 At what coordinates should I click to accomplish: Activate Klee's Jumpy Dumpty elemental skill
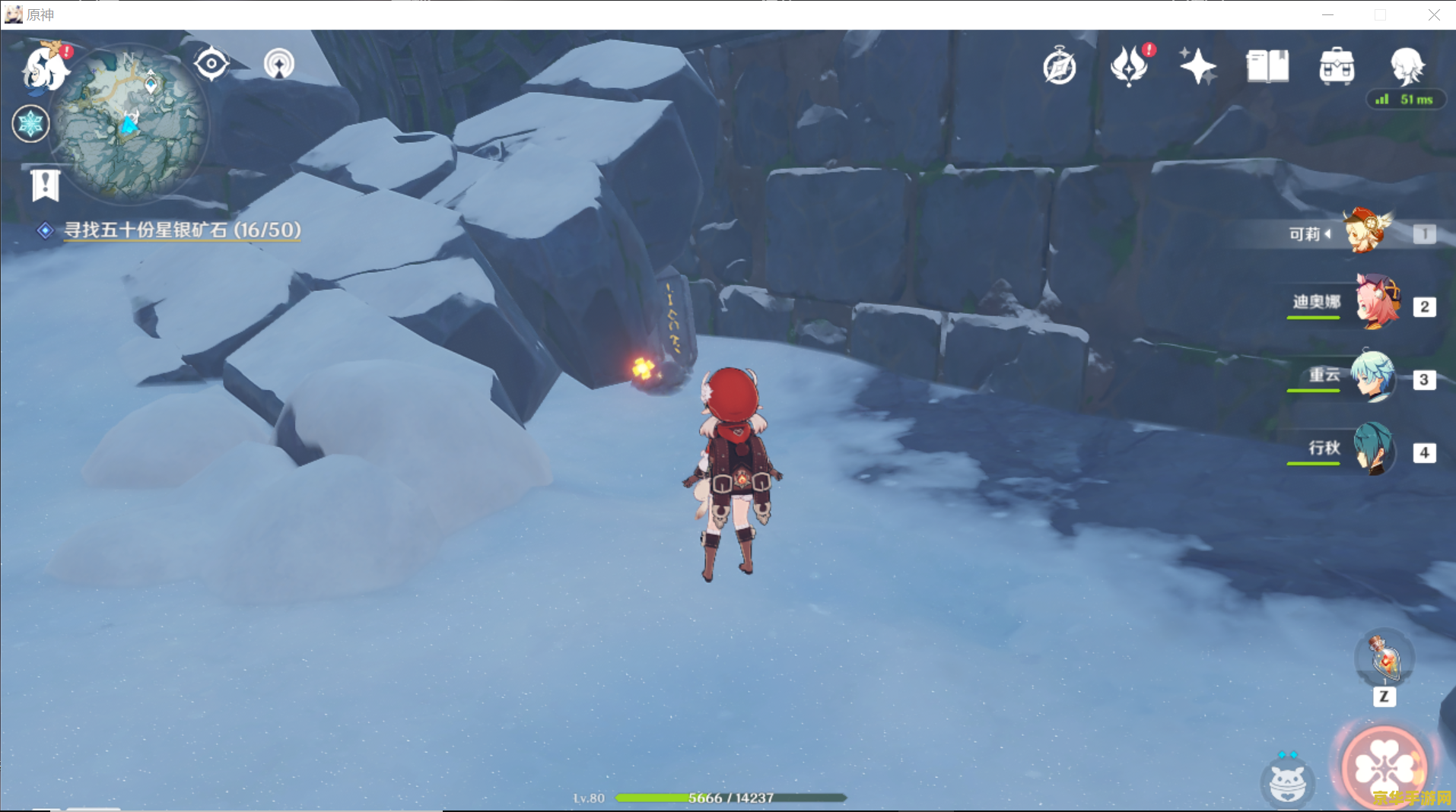(1286, 782)
